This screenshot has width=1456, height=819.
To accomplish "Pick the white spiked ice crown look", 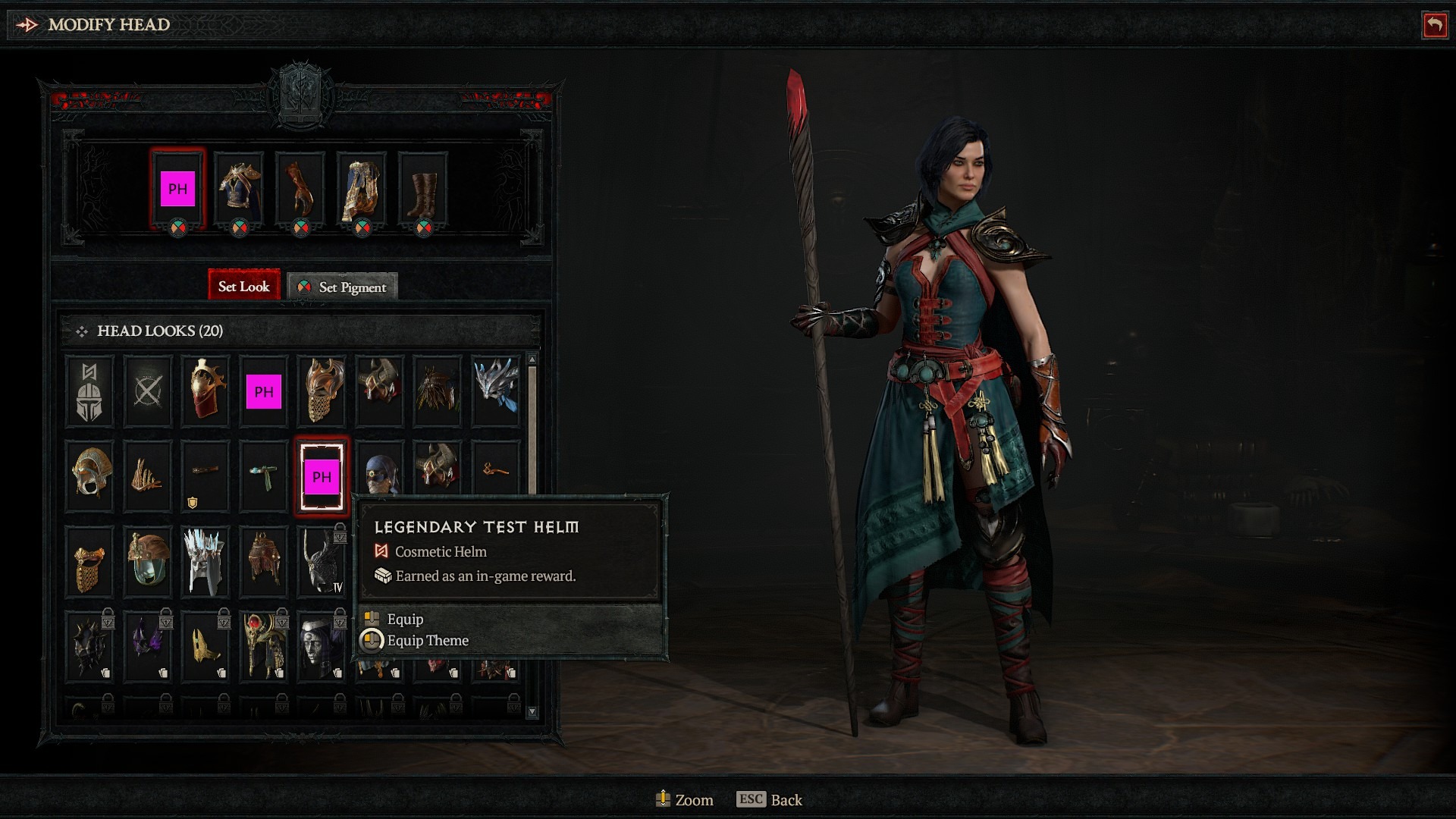I will (205, 562).
